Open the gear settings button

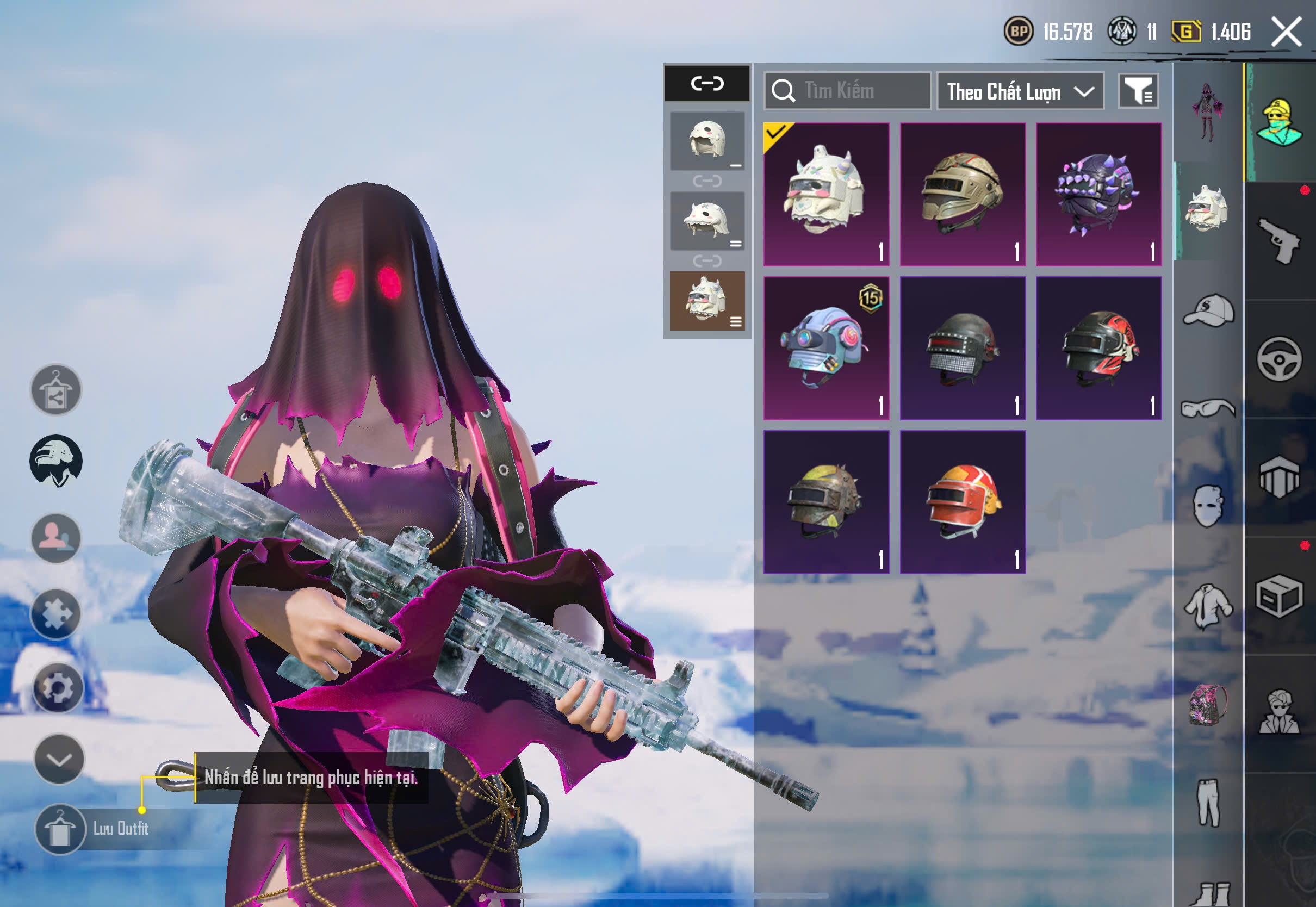57,688
